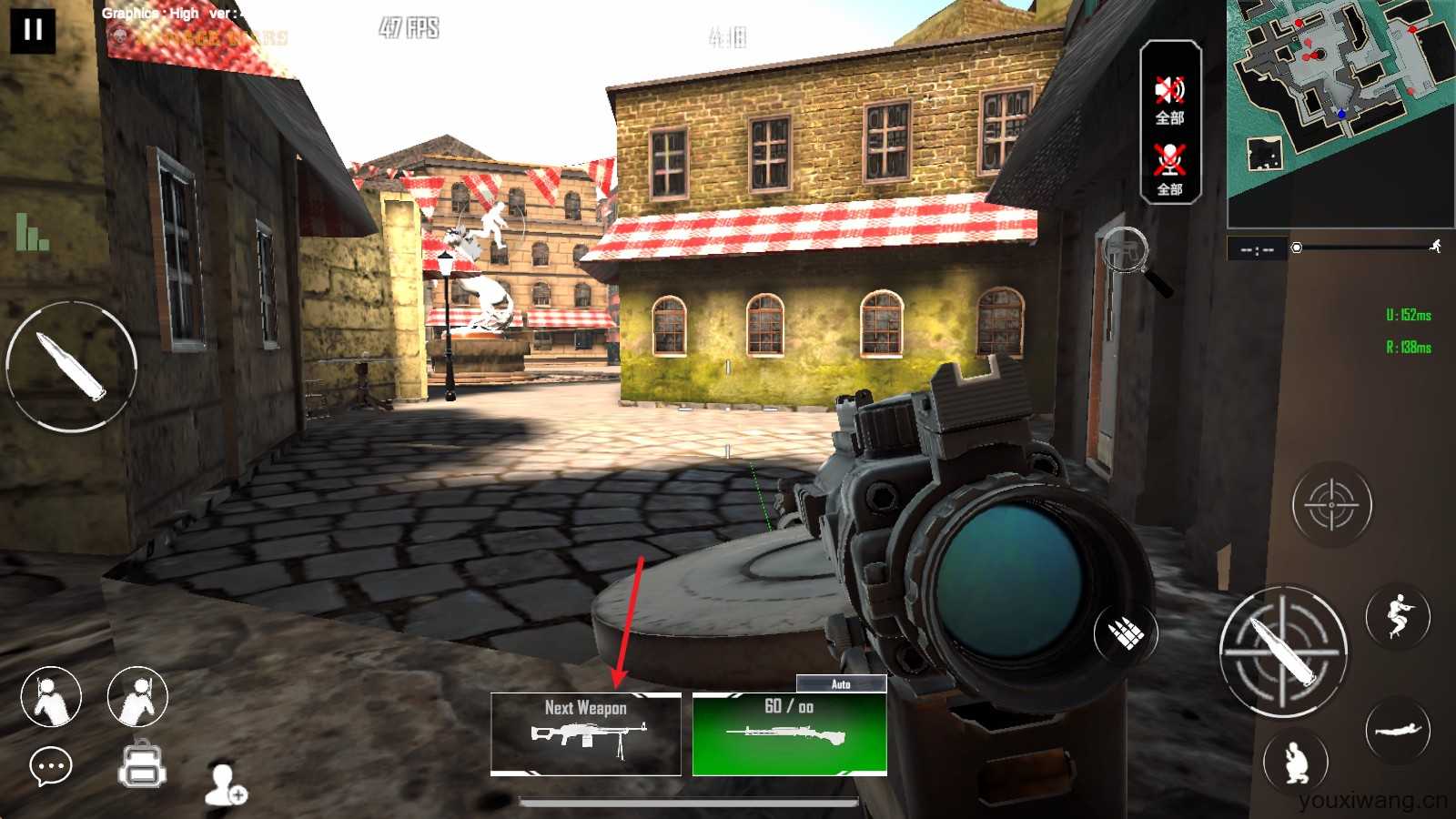Image resolution: width=1456 pixels, height=819 pixels.
Task: Lean left with the left-tilted figure icon
Action: tap(51, 697)
